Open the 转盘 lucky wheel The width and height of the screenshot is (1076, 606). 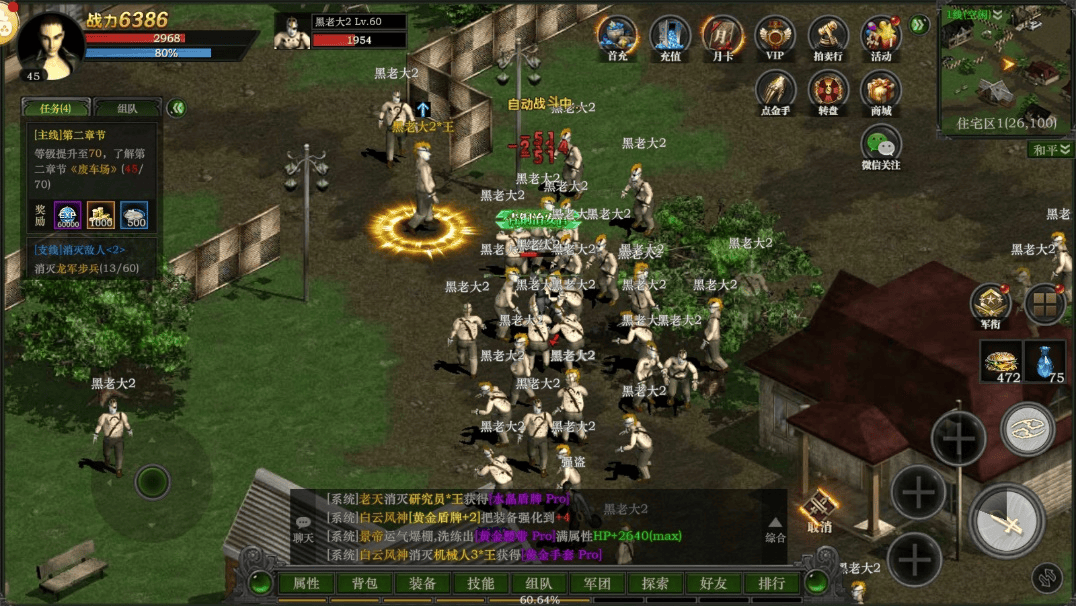click(828, 91)
